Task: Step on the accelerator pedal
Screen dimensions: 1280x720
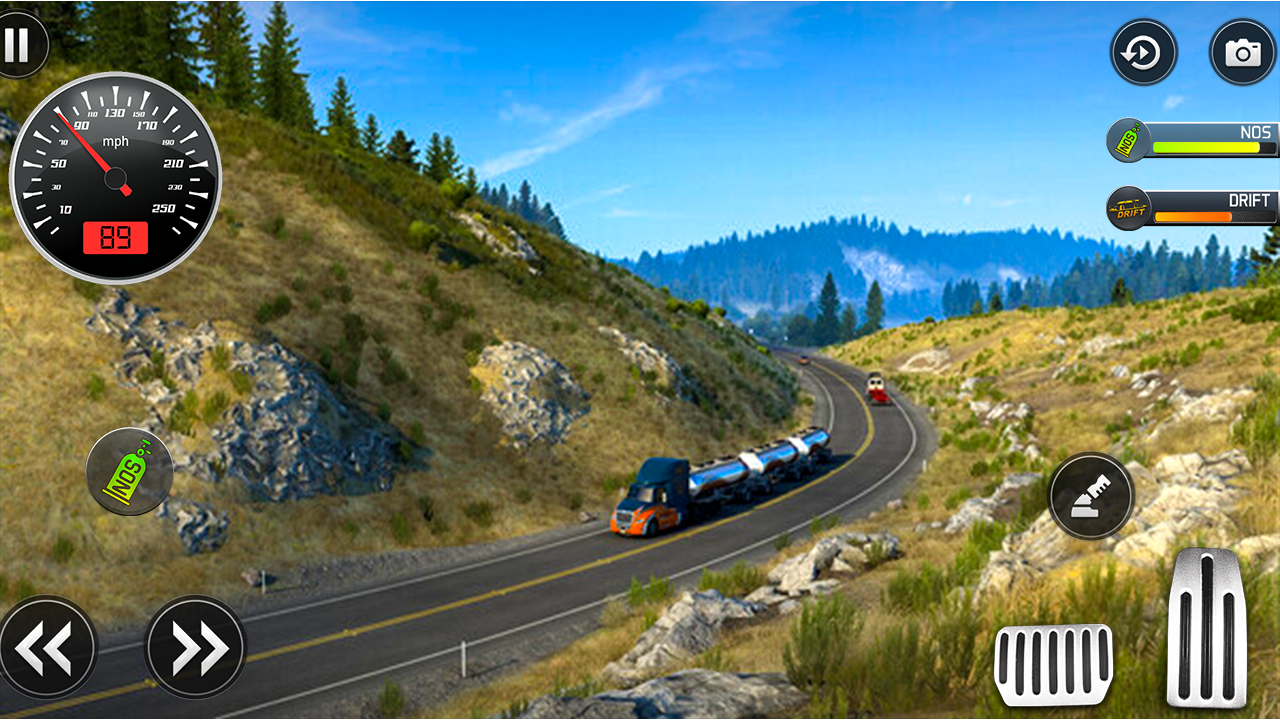Action: [1206, 628]
